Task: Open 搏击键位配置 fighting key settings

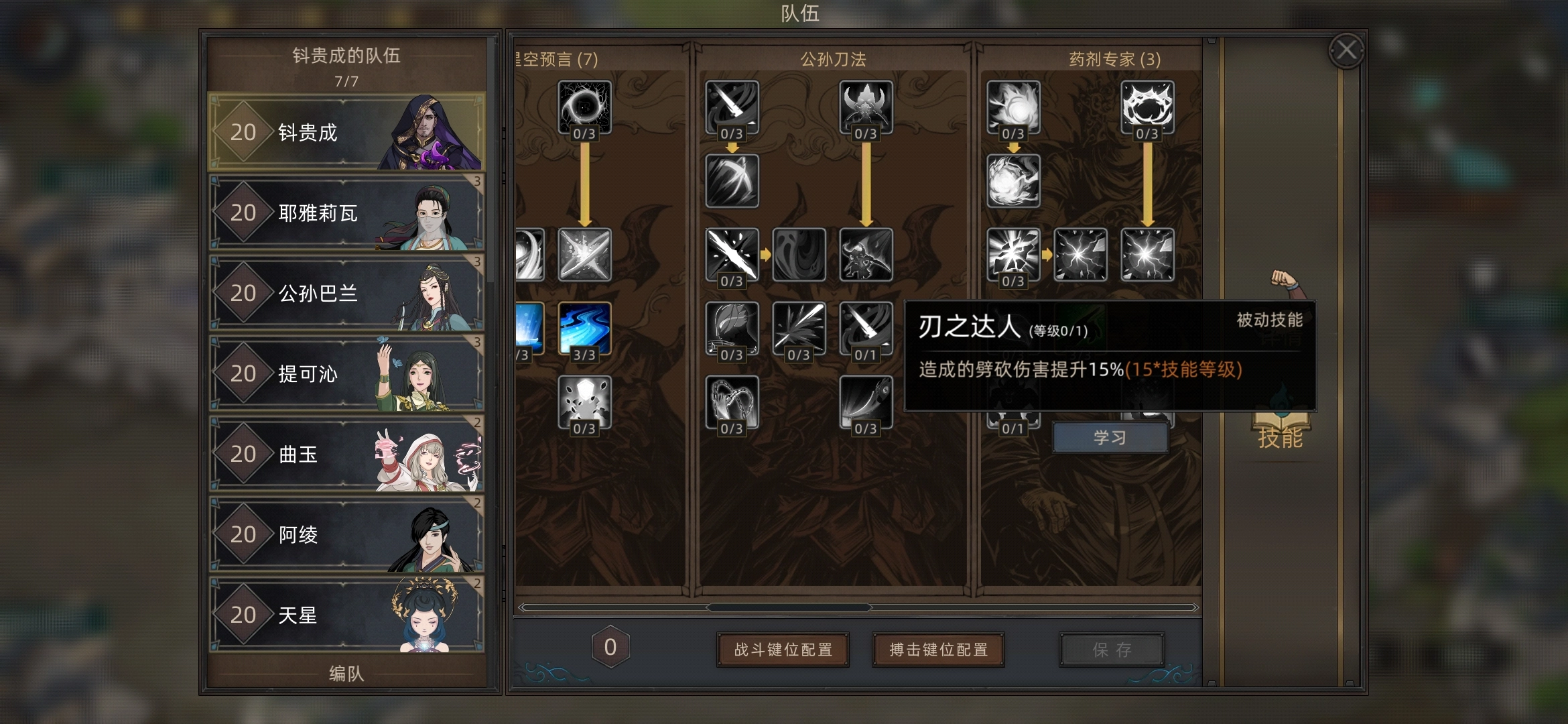Action: pyautogui.click(x=938, y=650)
